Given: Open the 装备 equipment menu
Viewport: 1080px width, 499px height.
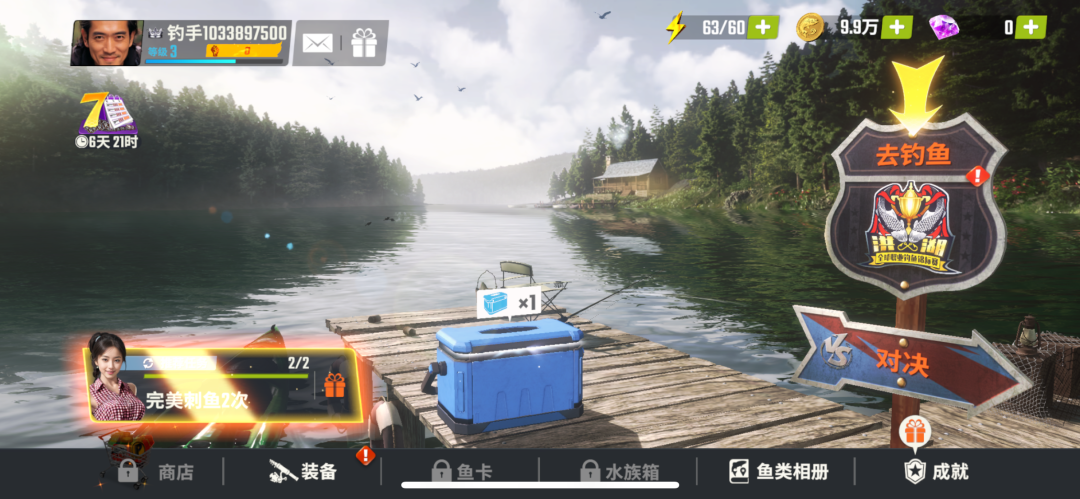Looking at the screenshot, I should tap(304, 472).
